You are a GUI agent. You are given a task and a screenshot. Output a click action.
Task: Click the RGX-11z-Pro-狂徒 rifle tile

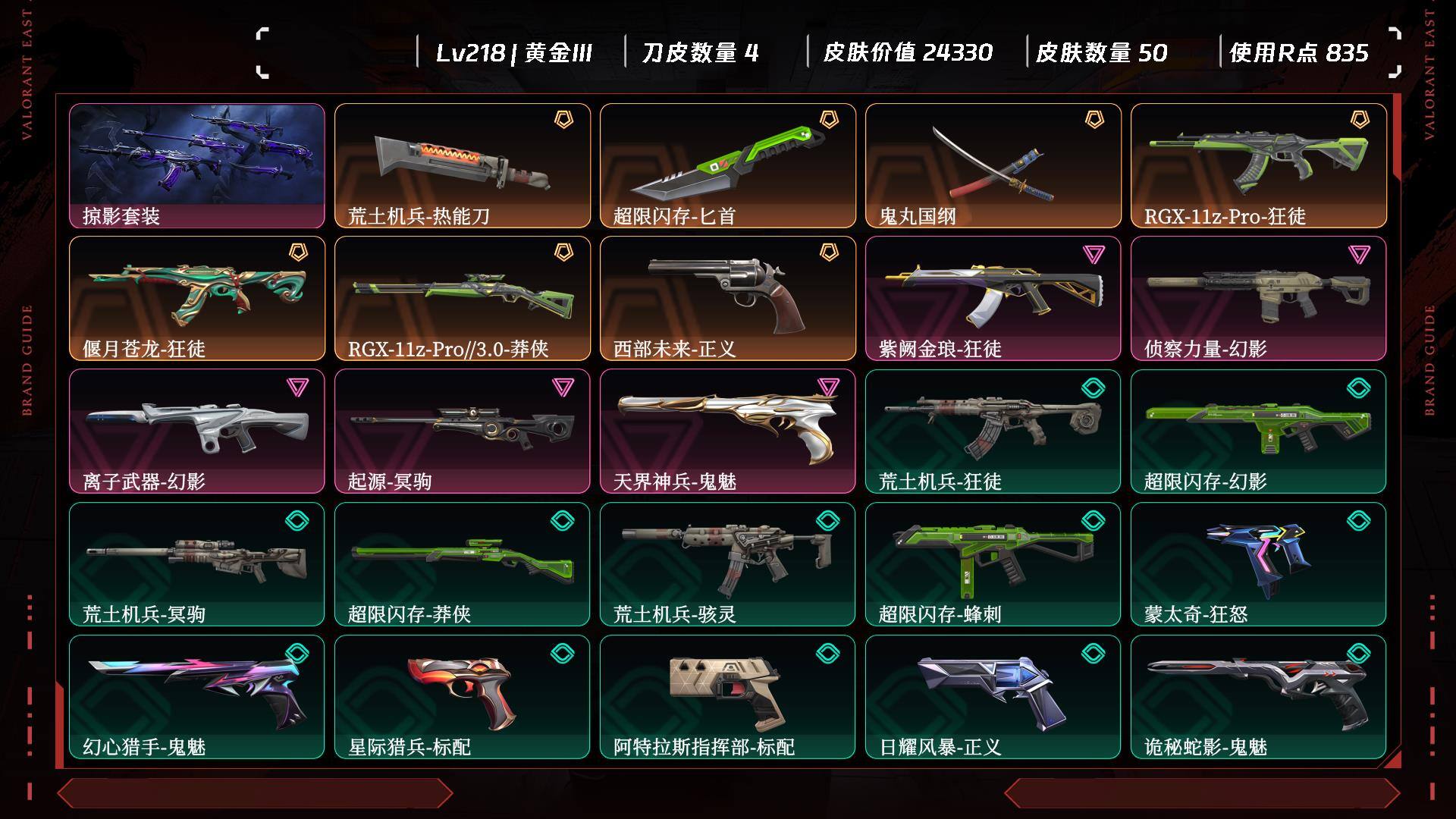point(1258,165)
